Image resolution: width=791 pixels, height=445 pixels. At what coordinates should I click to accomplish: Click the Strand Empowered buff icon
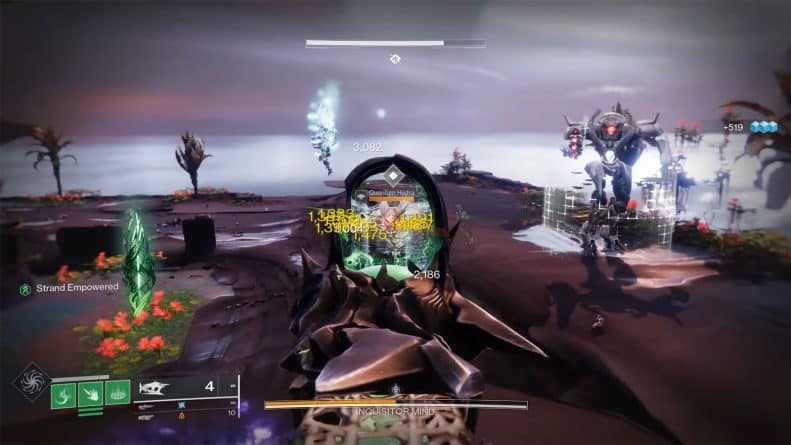coord(24,288)
